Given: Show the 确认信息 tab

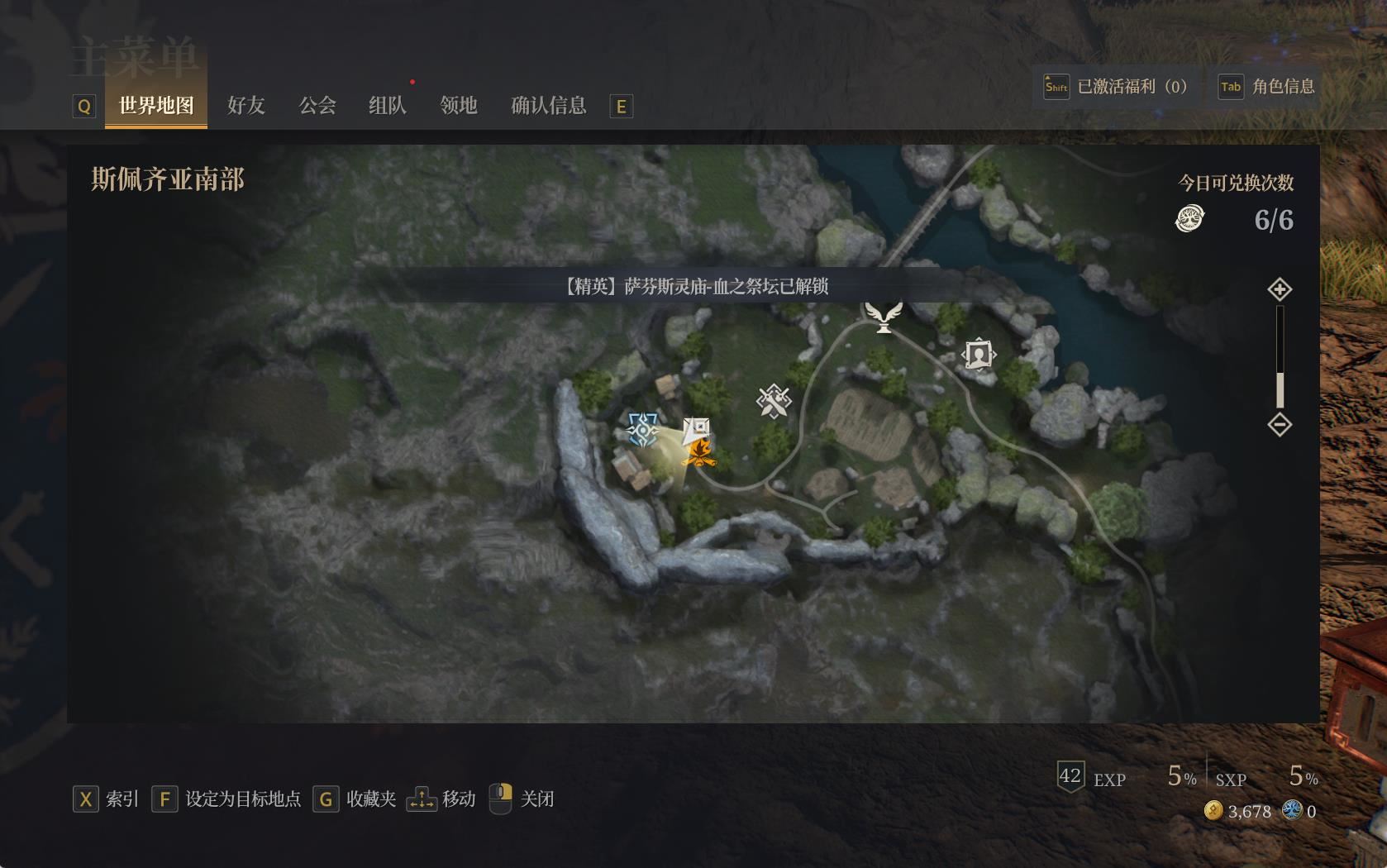Looking at the screenshot, I should point(549,106).
